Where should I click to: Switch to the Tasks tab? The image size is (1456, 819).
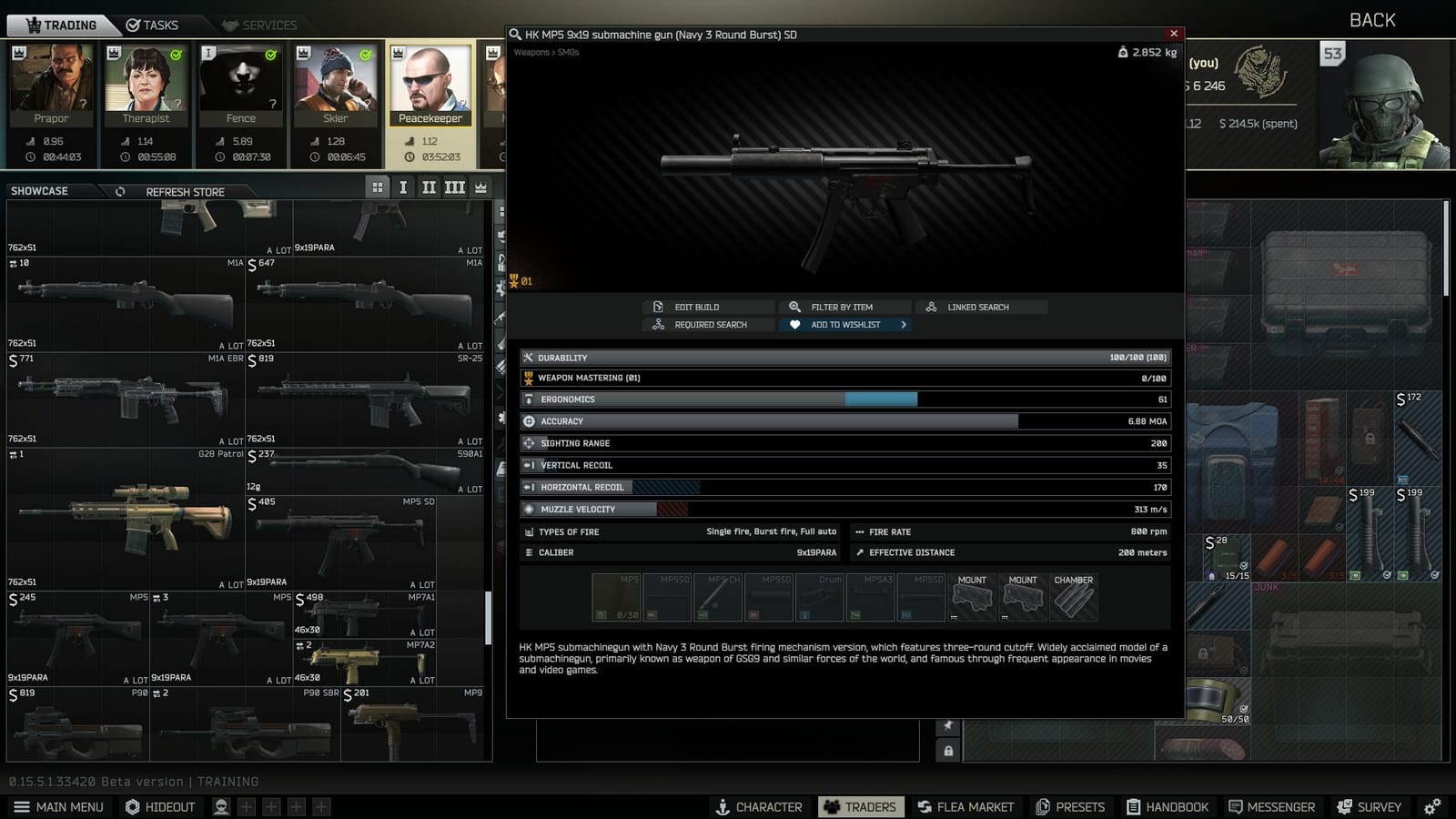coord(155,25)
